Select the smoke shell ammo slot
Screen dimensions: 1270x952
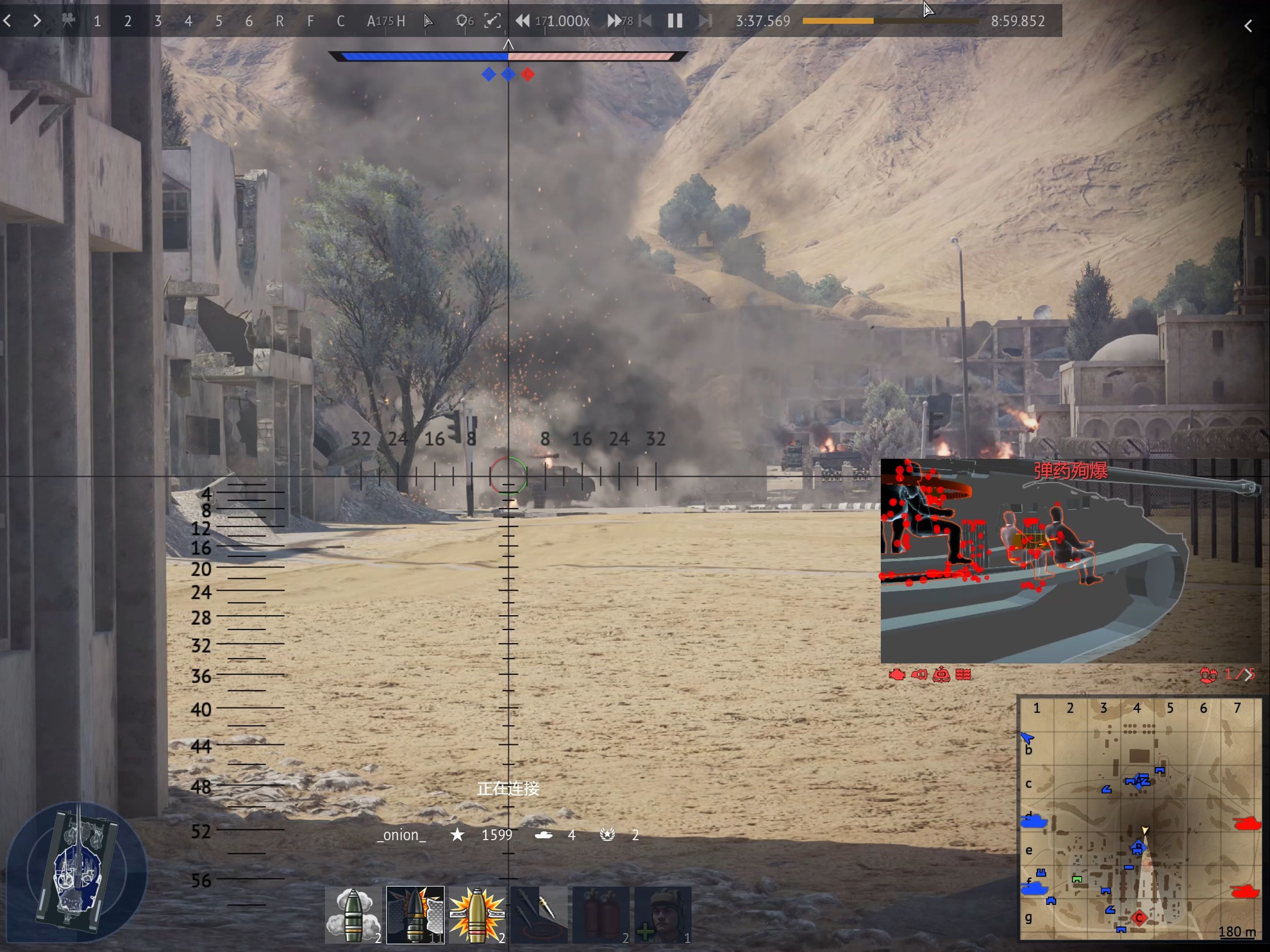tap(353, 915)
